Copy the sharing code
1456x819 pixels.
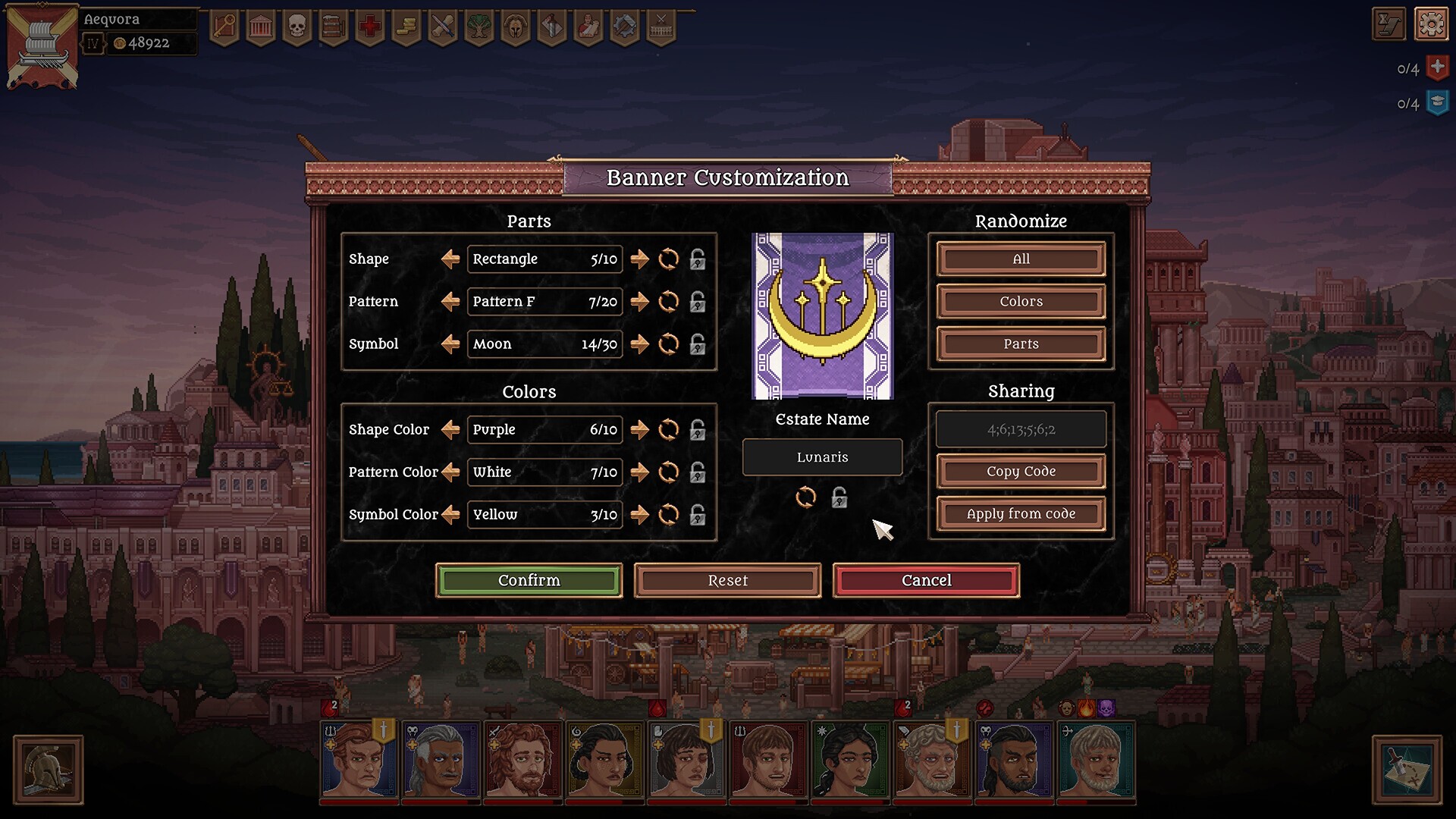click(x=1020, y=471)
